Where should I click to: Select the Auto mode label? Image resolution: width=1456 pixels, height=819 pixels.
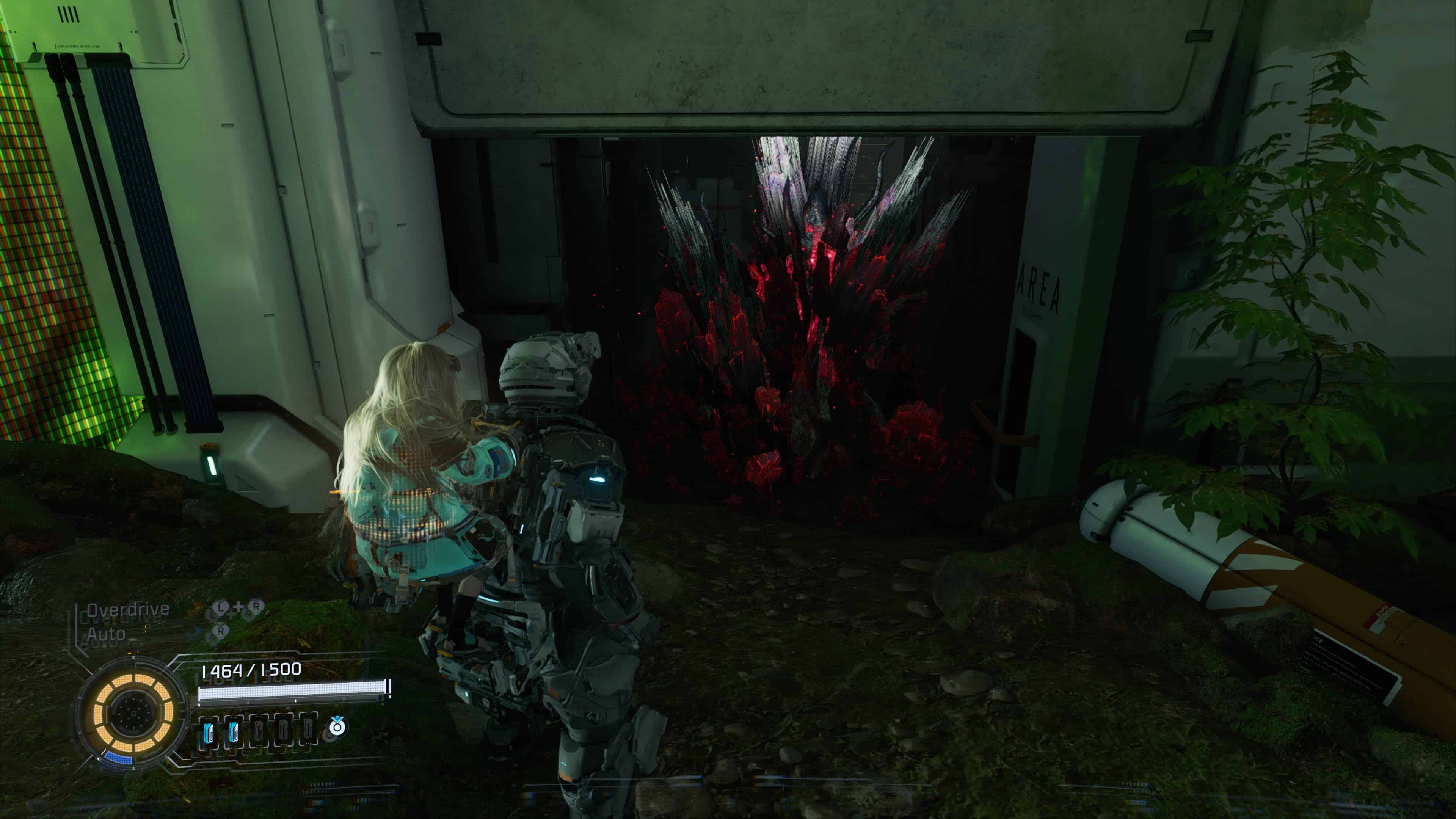click(x=106, y=634)
